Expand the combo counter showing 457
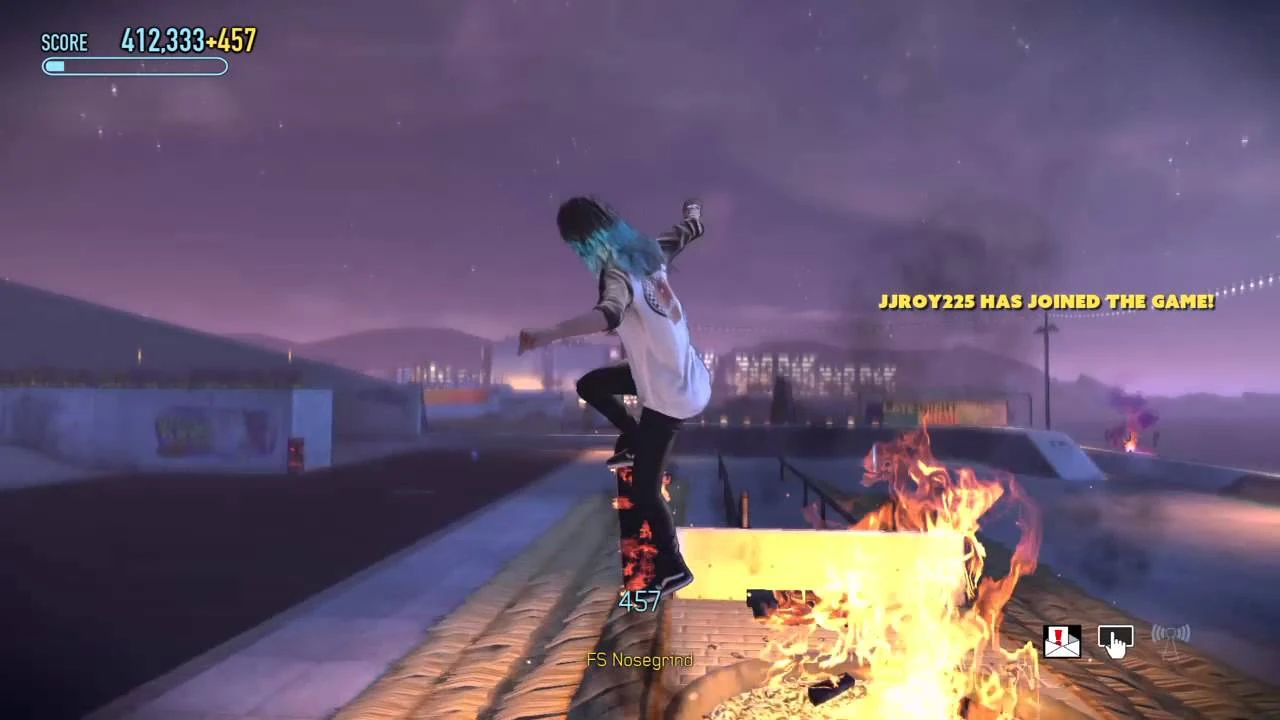 tap(638, 601)
